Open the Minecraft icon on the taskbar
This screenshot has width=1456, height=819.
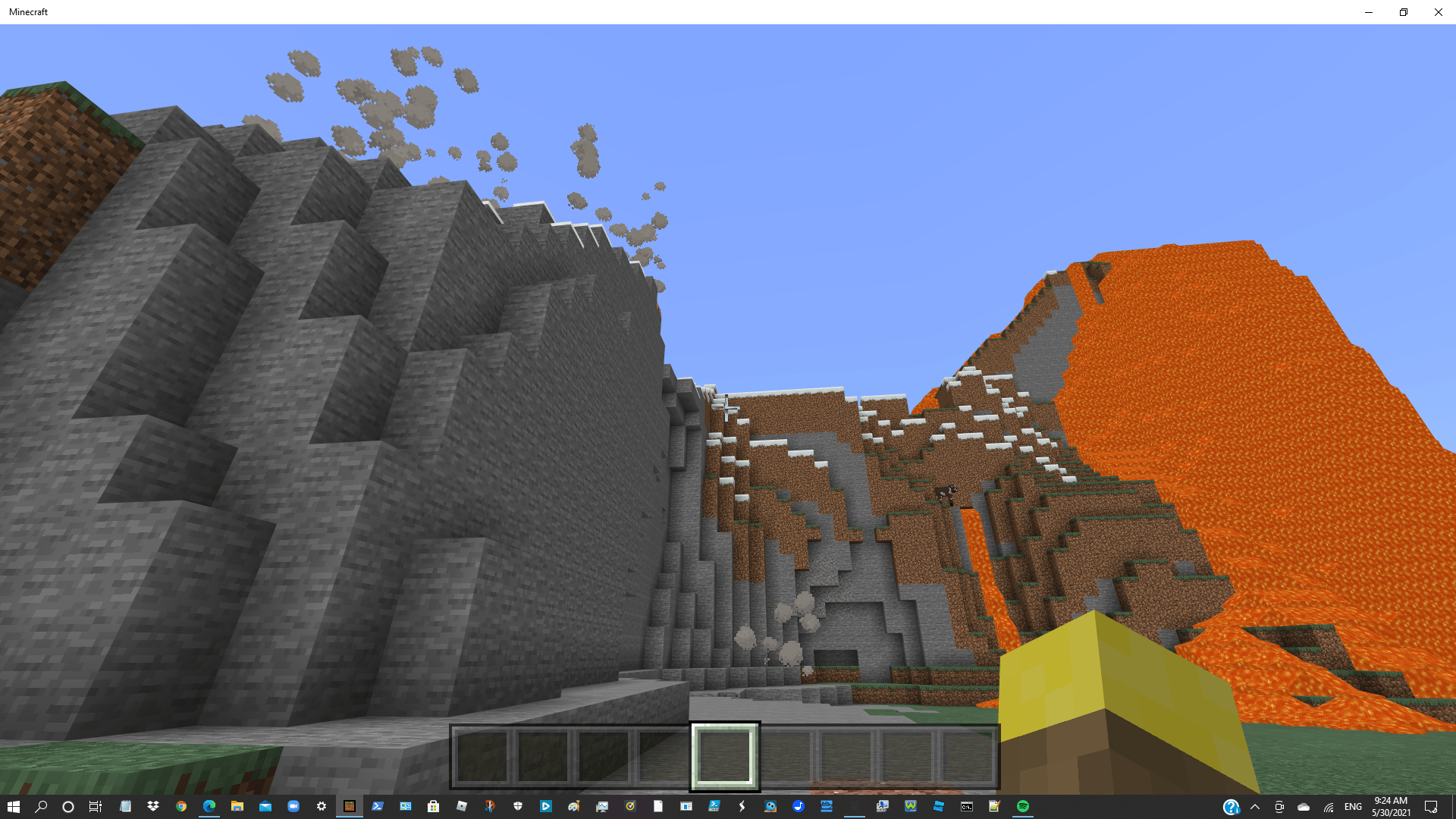tap(349, 806)
